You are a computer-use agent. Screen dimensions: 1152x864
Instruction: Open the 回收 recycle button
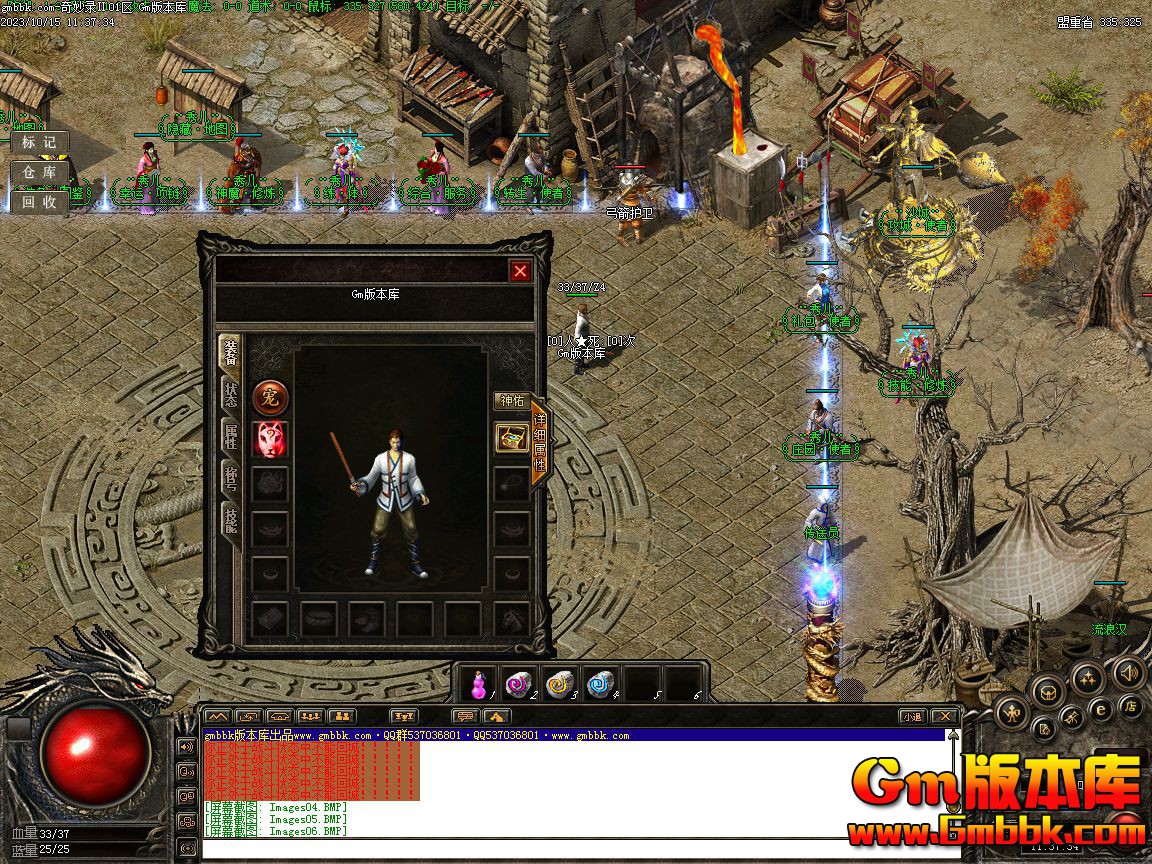pos(39,201)
